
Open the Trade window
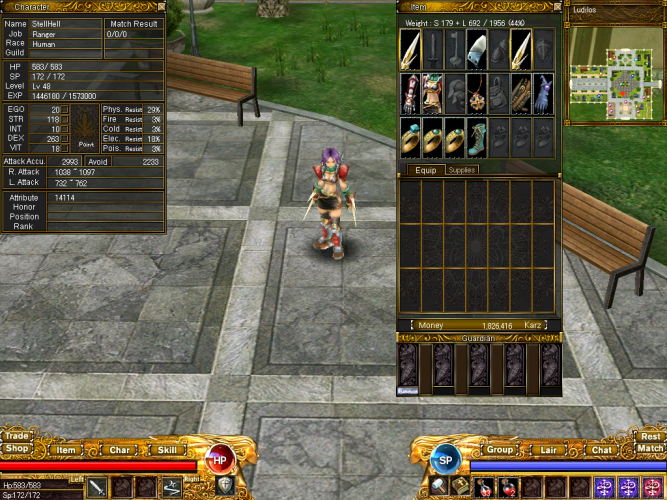pos(16,436)
